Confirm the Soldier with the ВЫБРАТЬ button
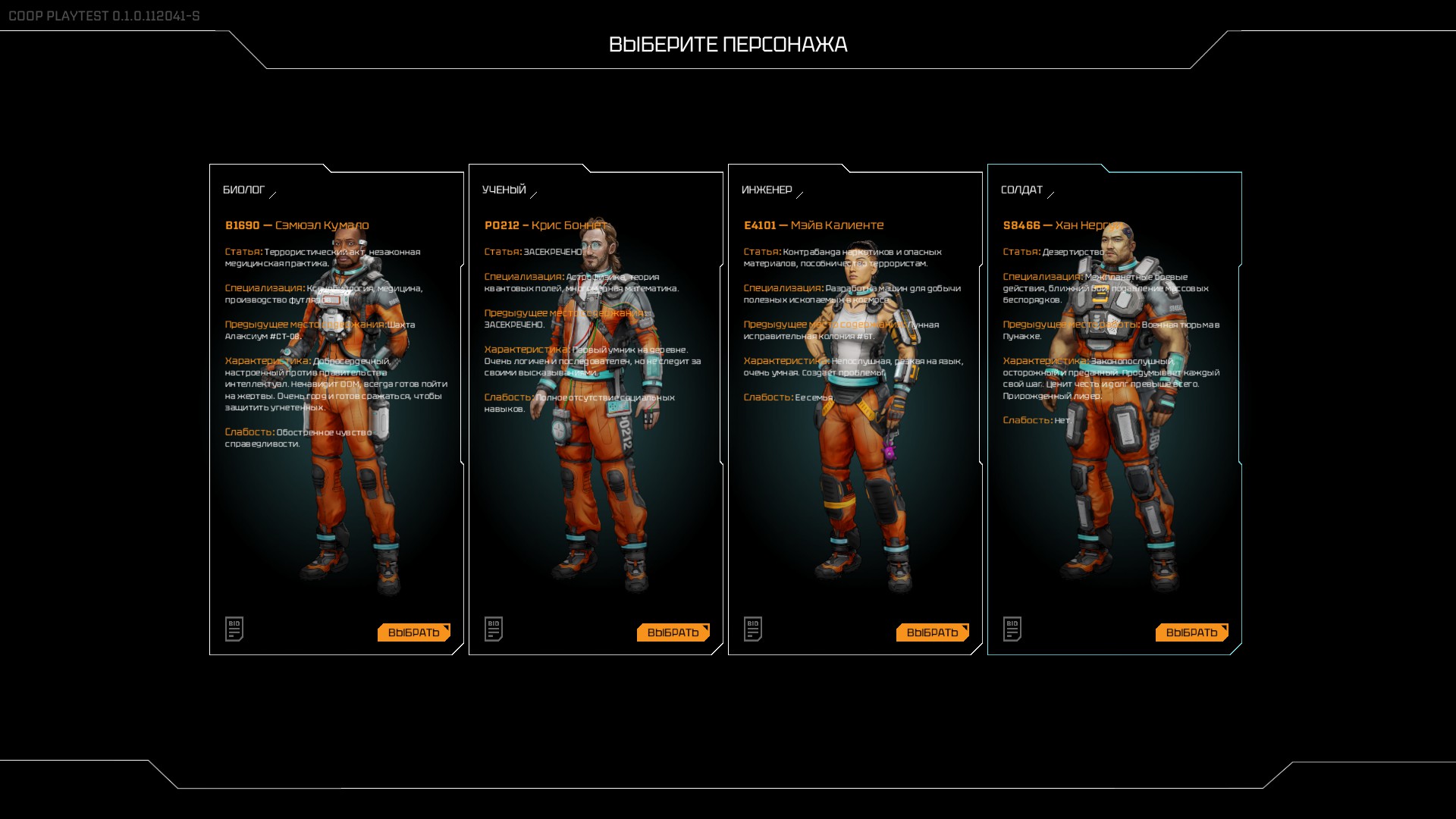 click(1191, 632)
